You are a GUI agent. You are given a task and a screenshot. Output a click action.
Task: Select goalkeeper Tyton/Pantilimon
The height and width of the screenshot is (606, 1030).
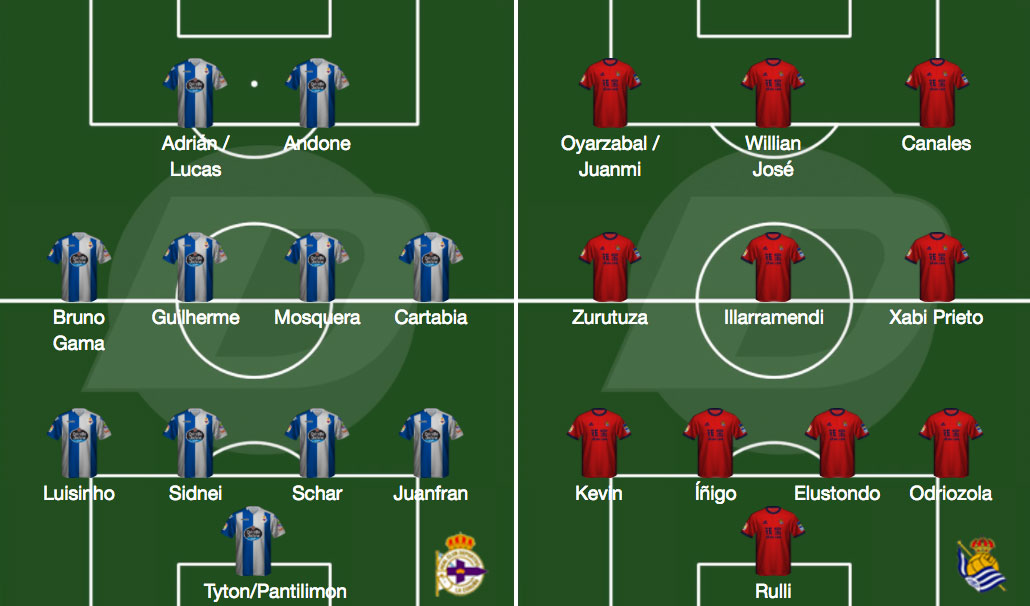coord(253,541)
